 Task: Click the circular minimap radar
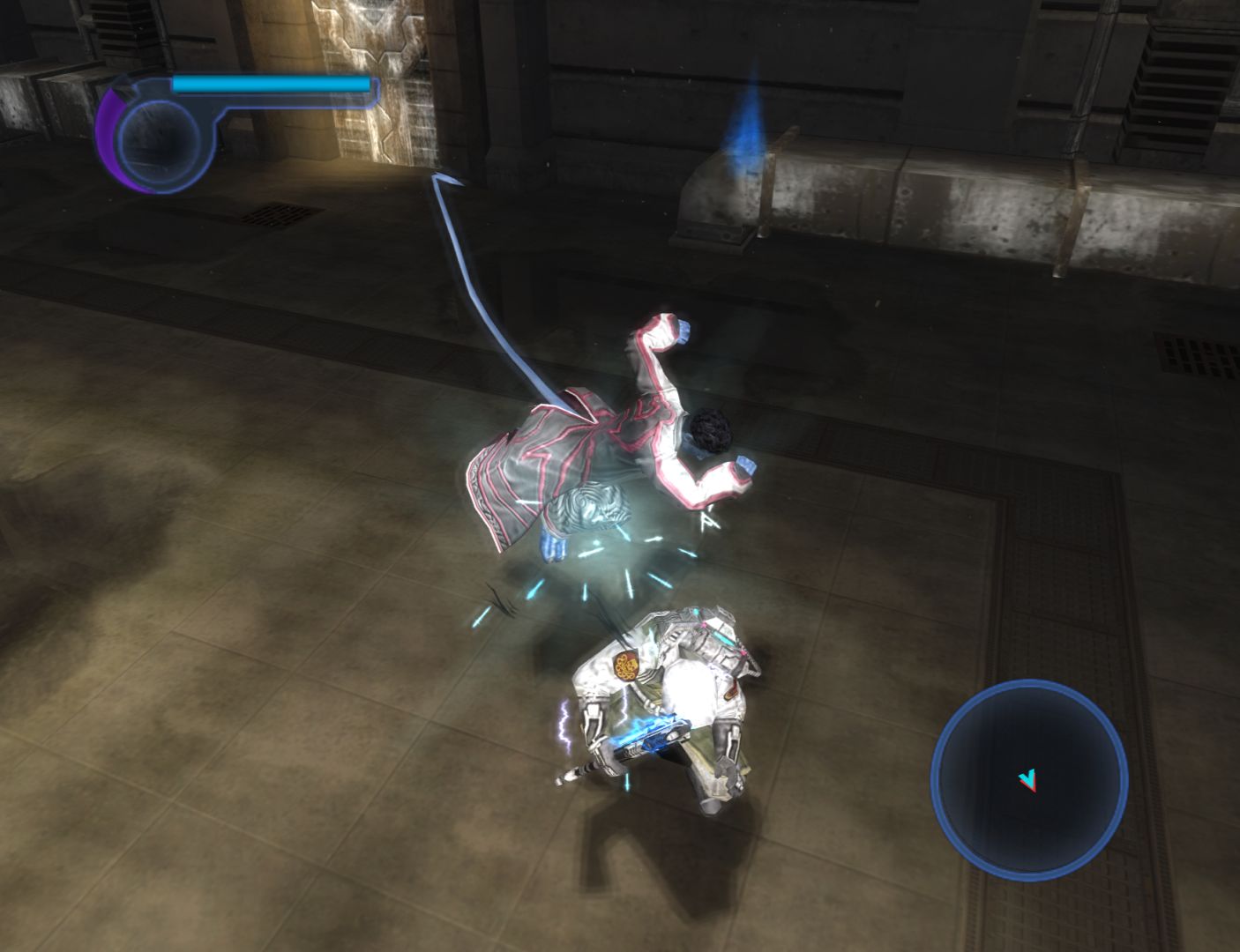point(1029,779)
